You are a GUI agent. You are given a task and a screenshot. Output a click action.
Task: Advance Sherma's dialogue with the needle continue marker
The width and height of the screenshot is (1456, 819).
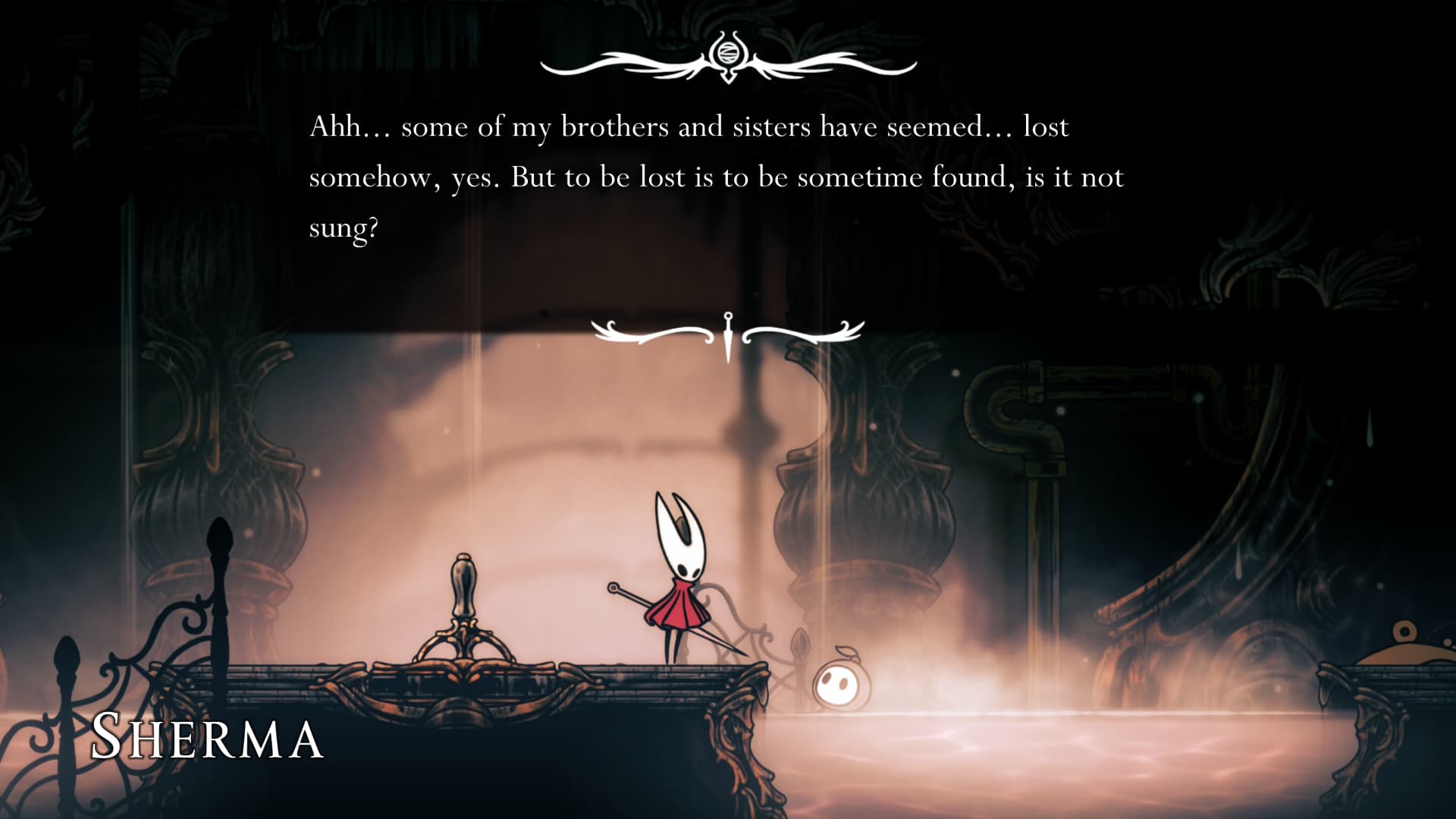[x=728, y=334]
